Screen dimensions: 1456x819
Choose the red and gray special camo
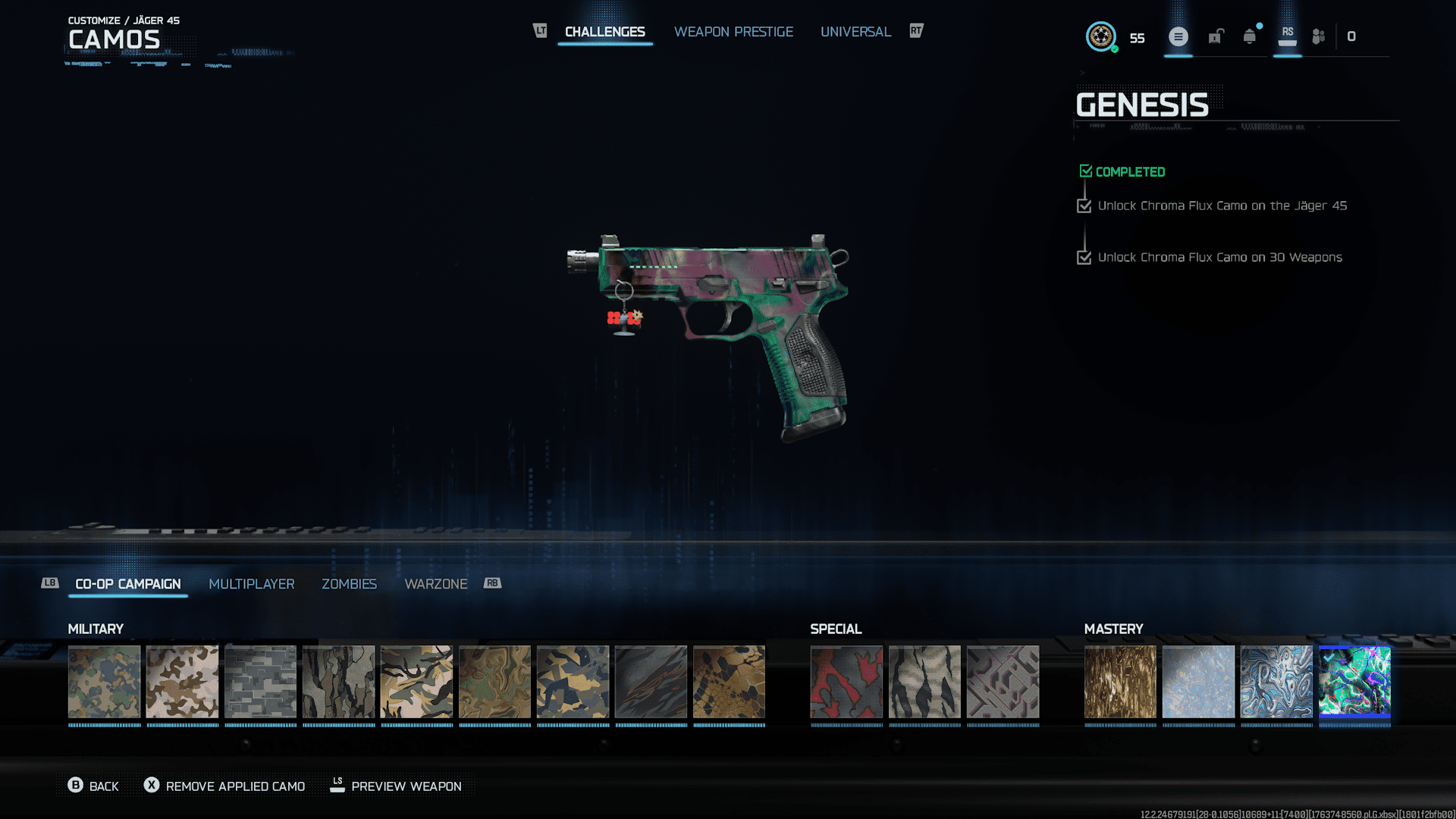click(x=846, y=681)
